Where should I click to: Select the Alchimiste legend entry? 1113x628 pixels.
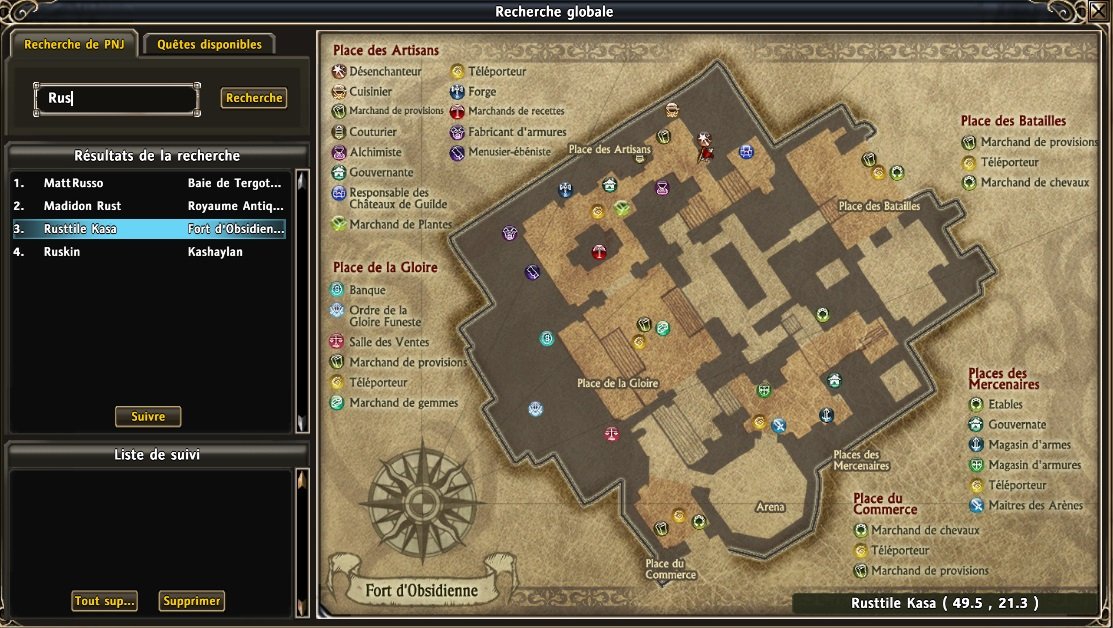click(x=375, y=152)
